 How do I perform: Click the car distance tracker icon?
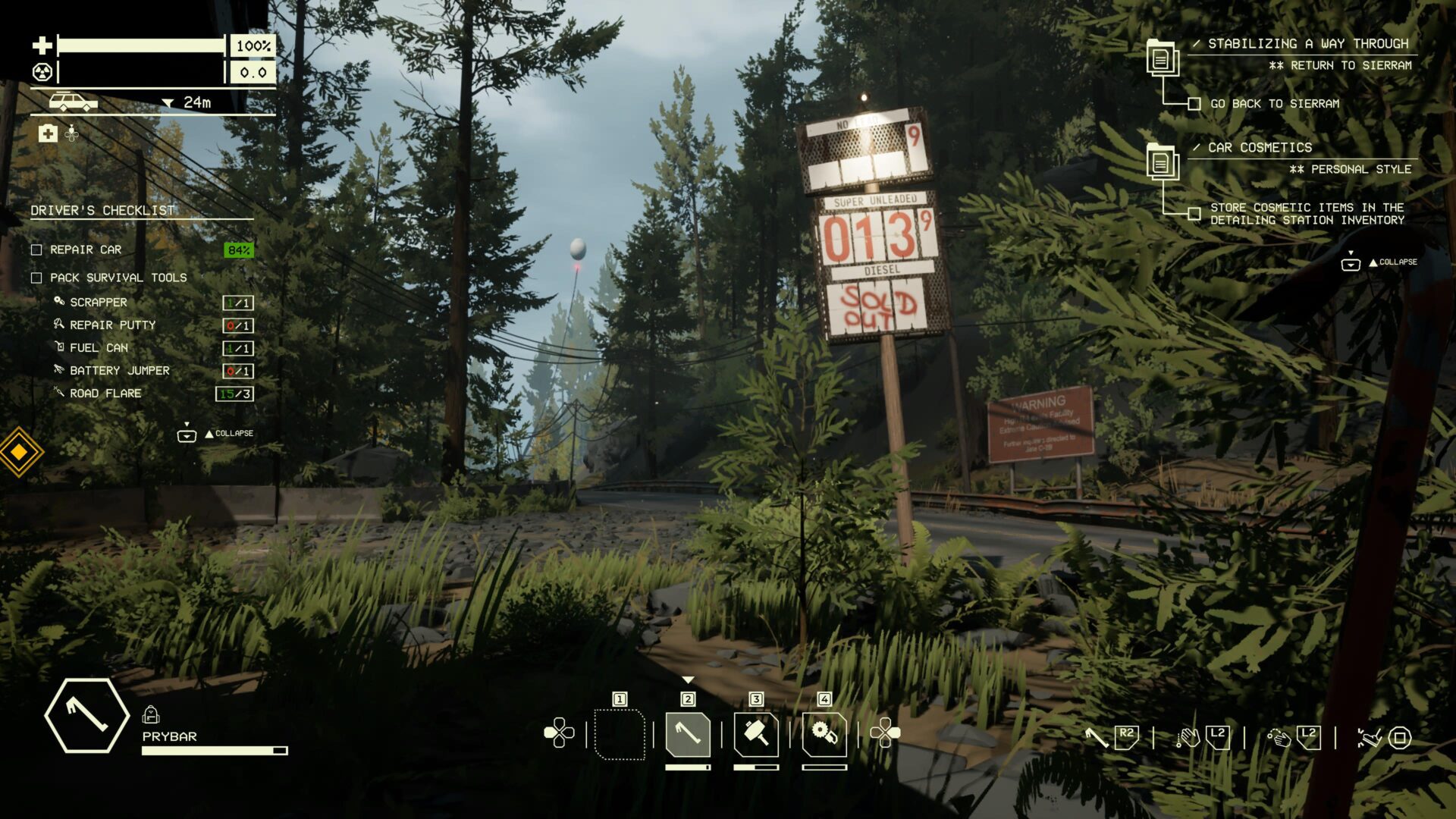click(x=73, y=102)
